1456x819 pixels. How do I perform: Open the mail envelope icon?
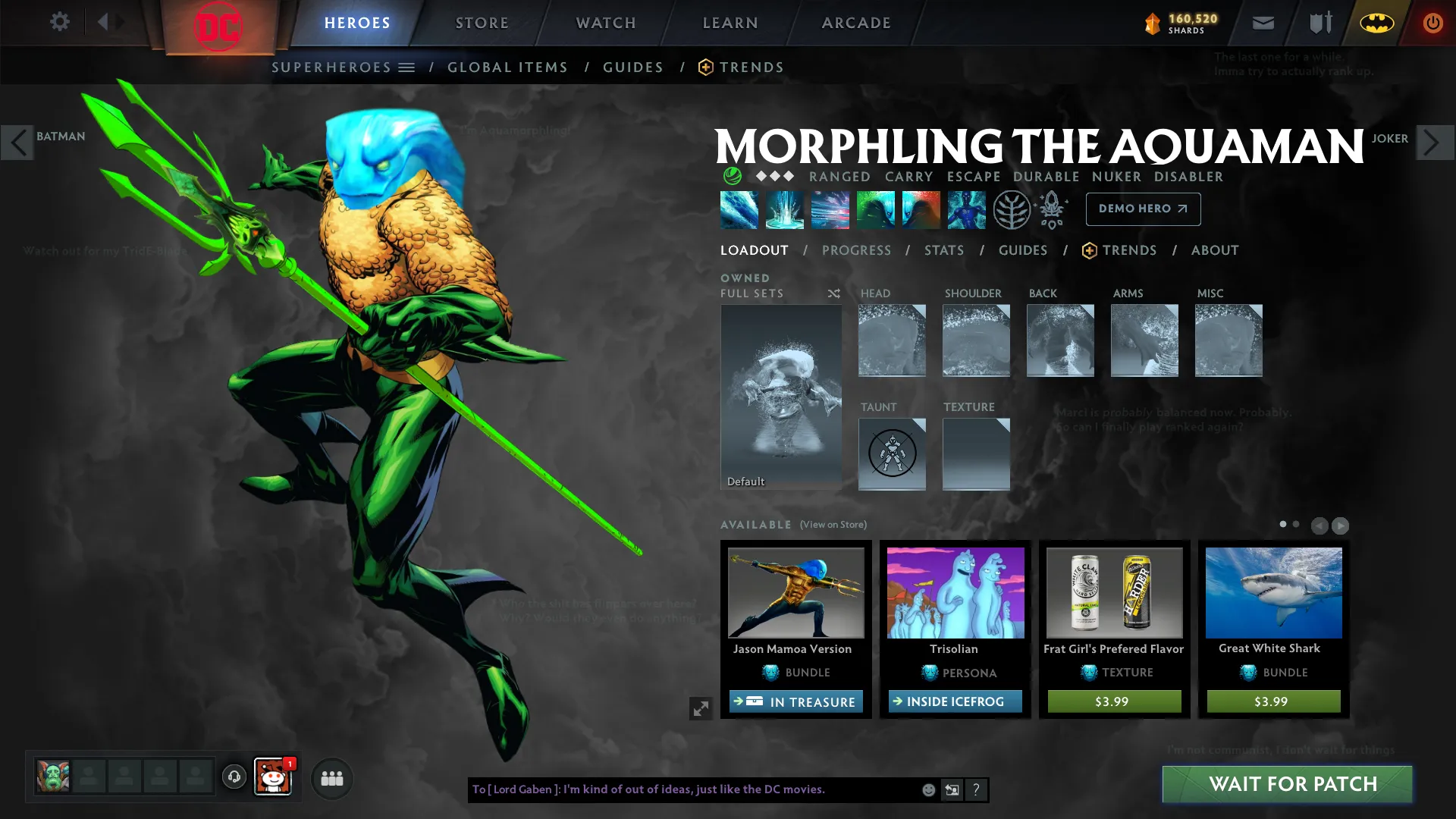coord(1263,24)
